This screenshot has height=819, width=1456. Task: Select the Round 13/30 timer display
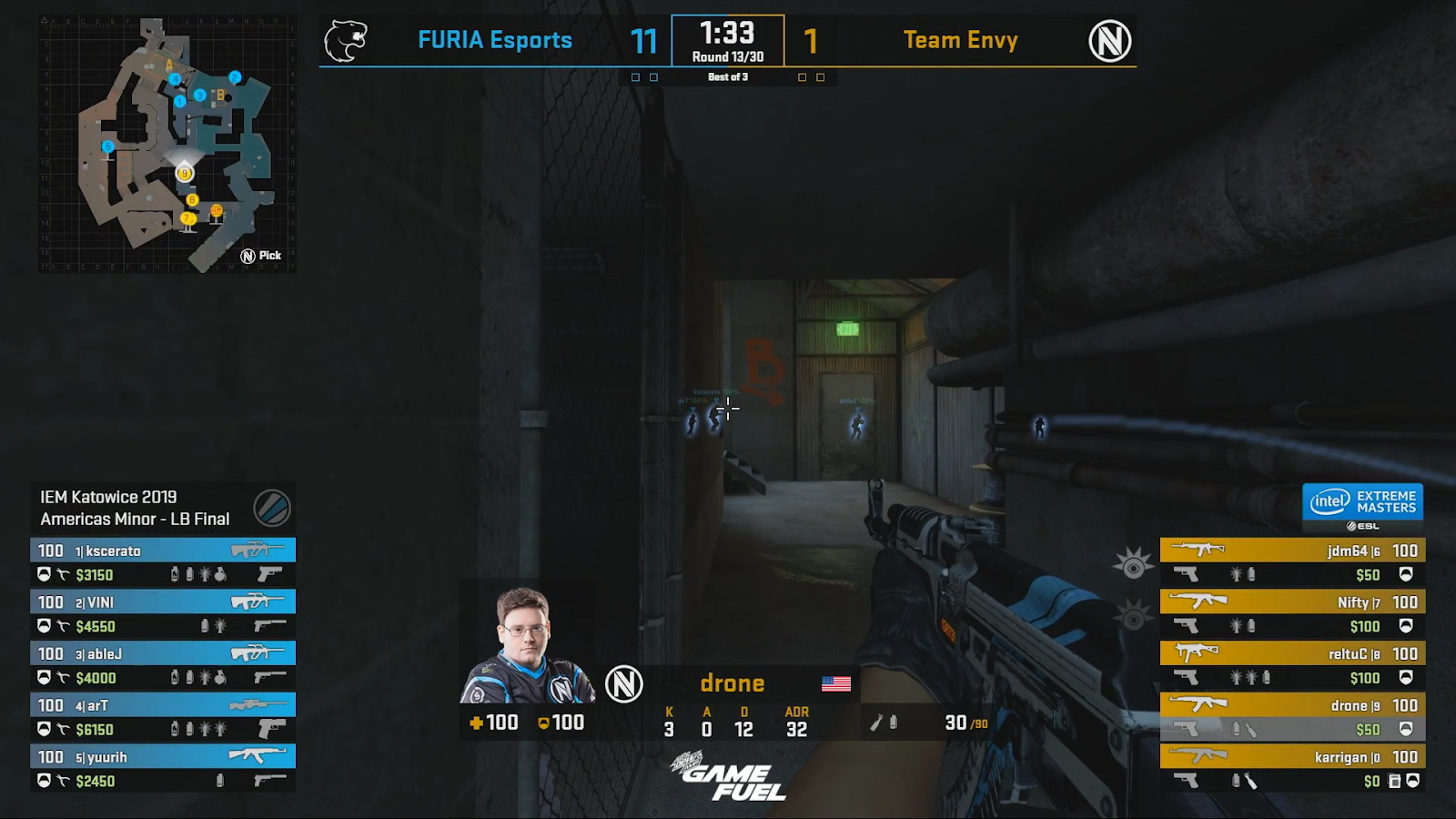click(728, 41)
